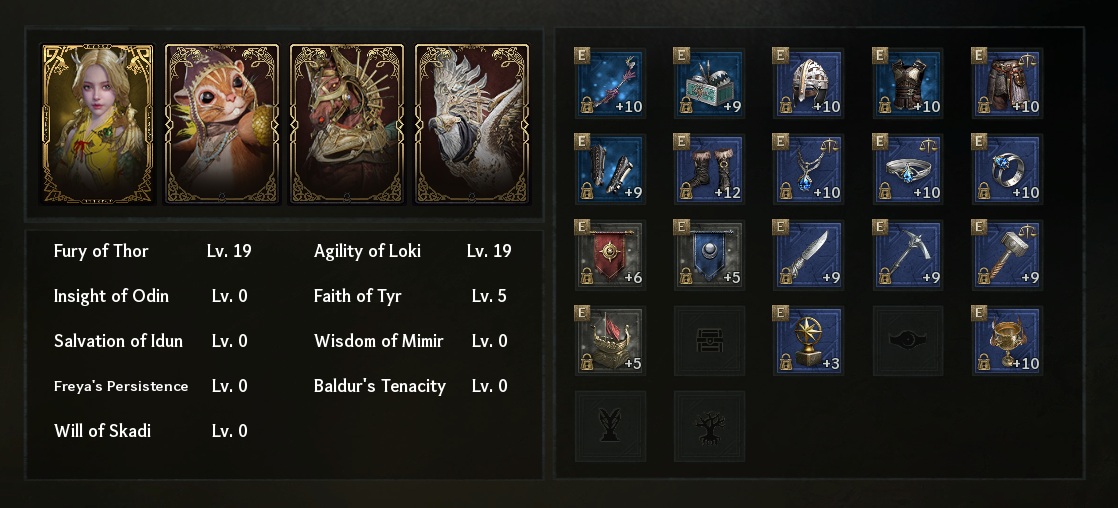Open the white eagle card
Image resolution: width=1118 pixels, height=508 pixels.
tap(472, 124)
